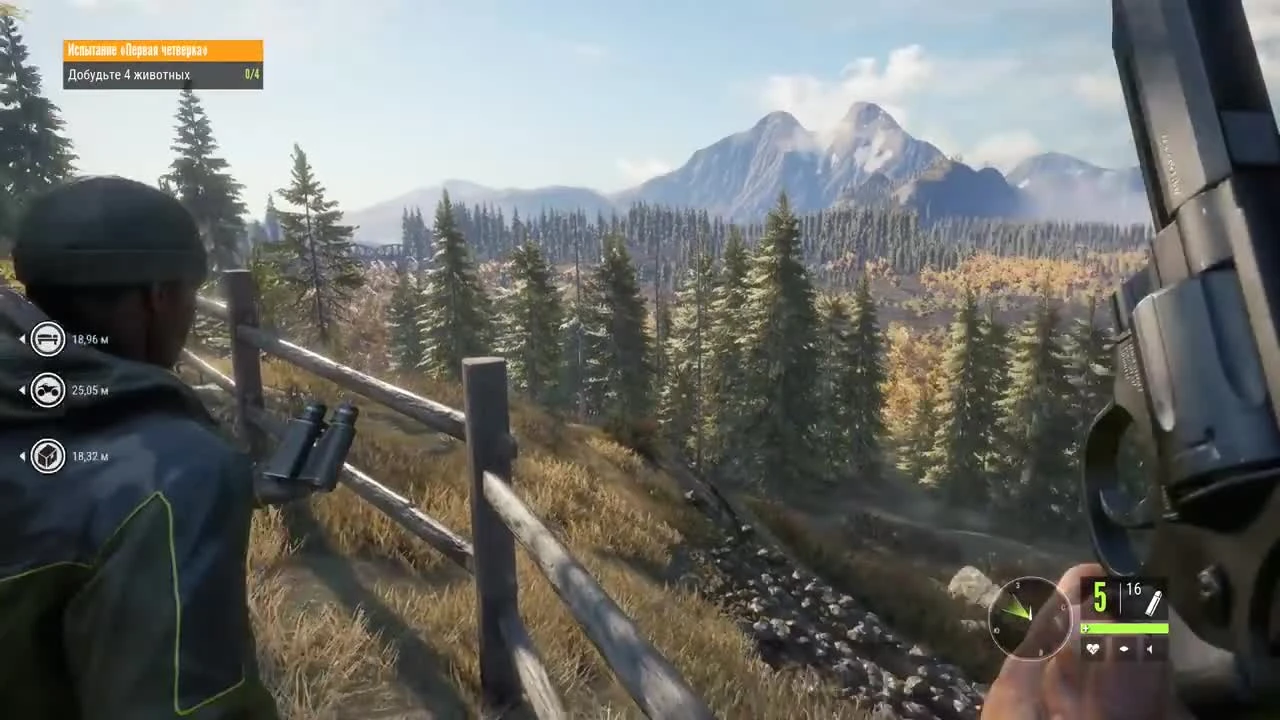This screenshot has width=1280, height=720.
Task: Select the lodge waypoint icon
Action: tap(47, 338)
